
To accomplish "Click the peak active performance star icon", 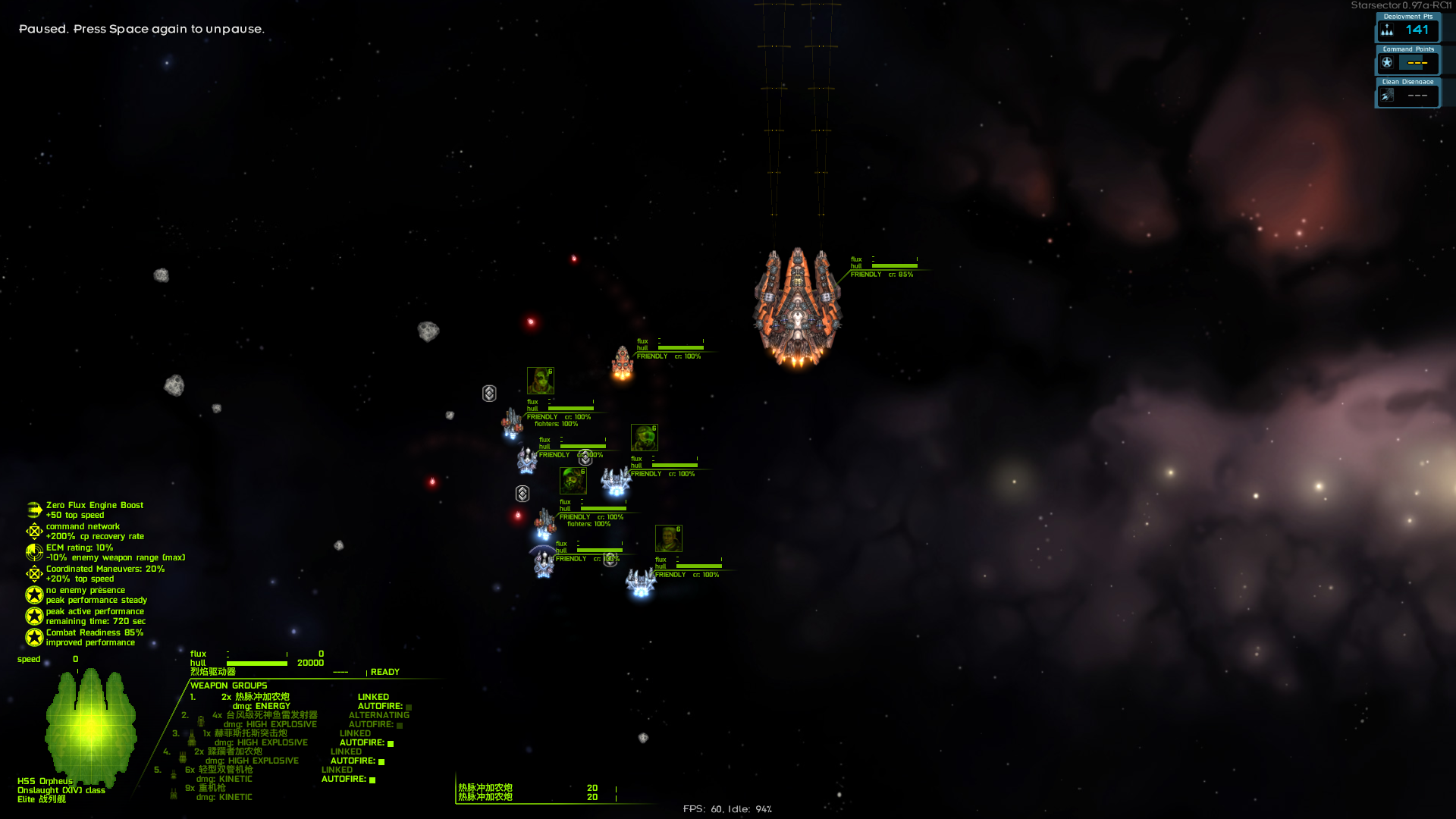I will point(33,616).
